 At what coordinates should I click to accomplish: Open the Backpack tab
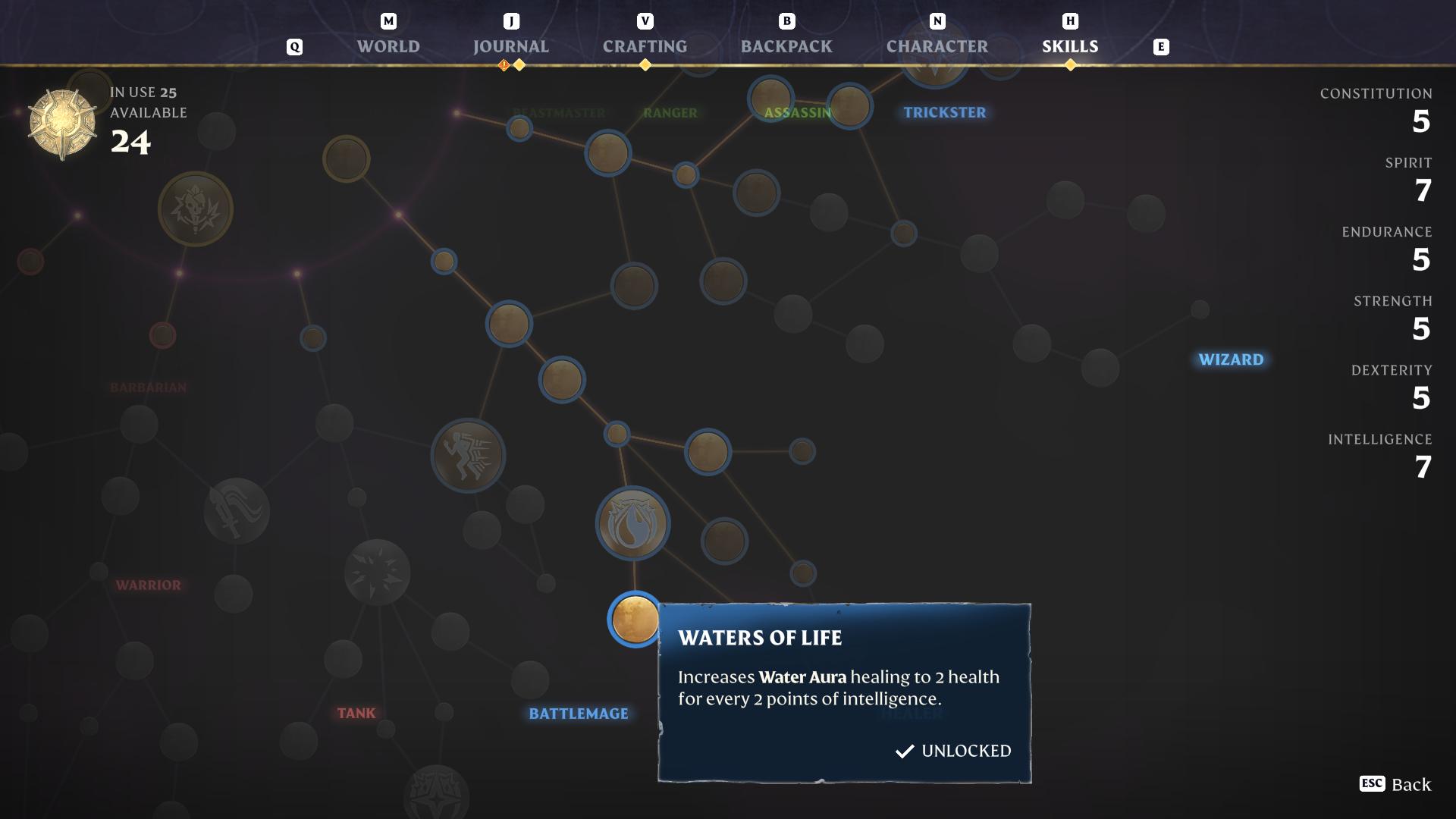coord(786,46)
